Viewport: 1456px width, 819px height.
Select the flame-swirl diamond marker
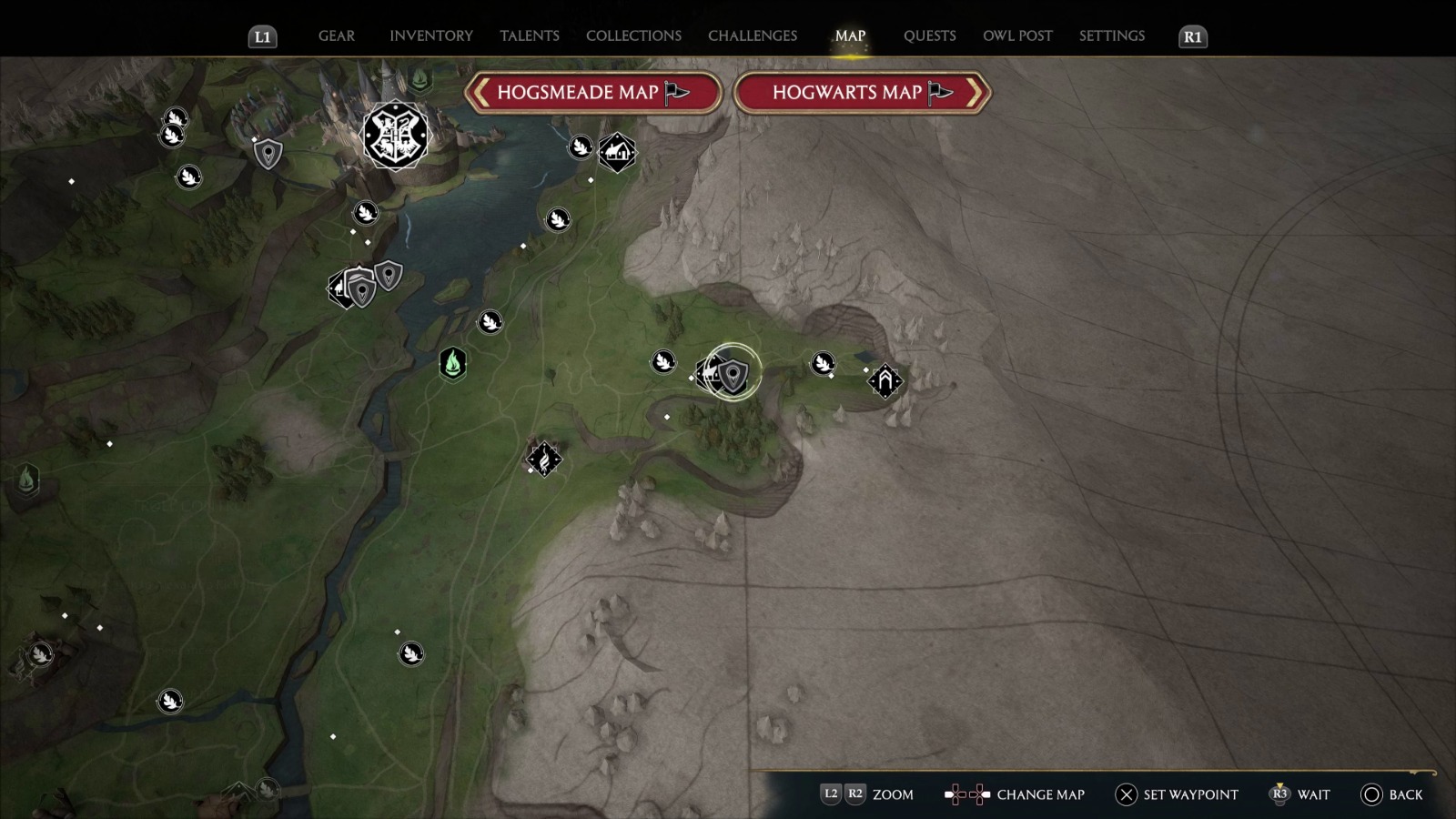coord(544,459)
